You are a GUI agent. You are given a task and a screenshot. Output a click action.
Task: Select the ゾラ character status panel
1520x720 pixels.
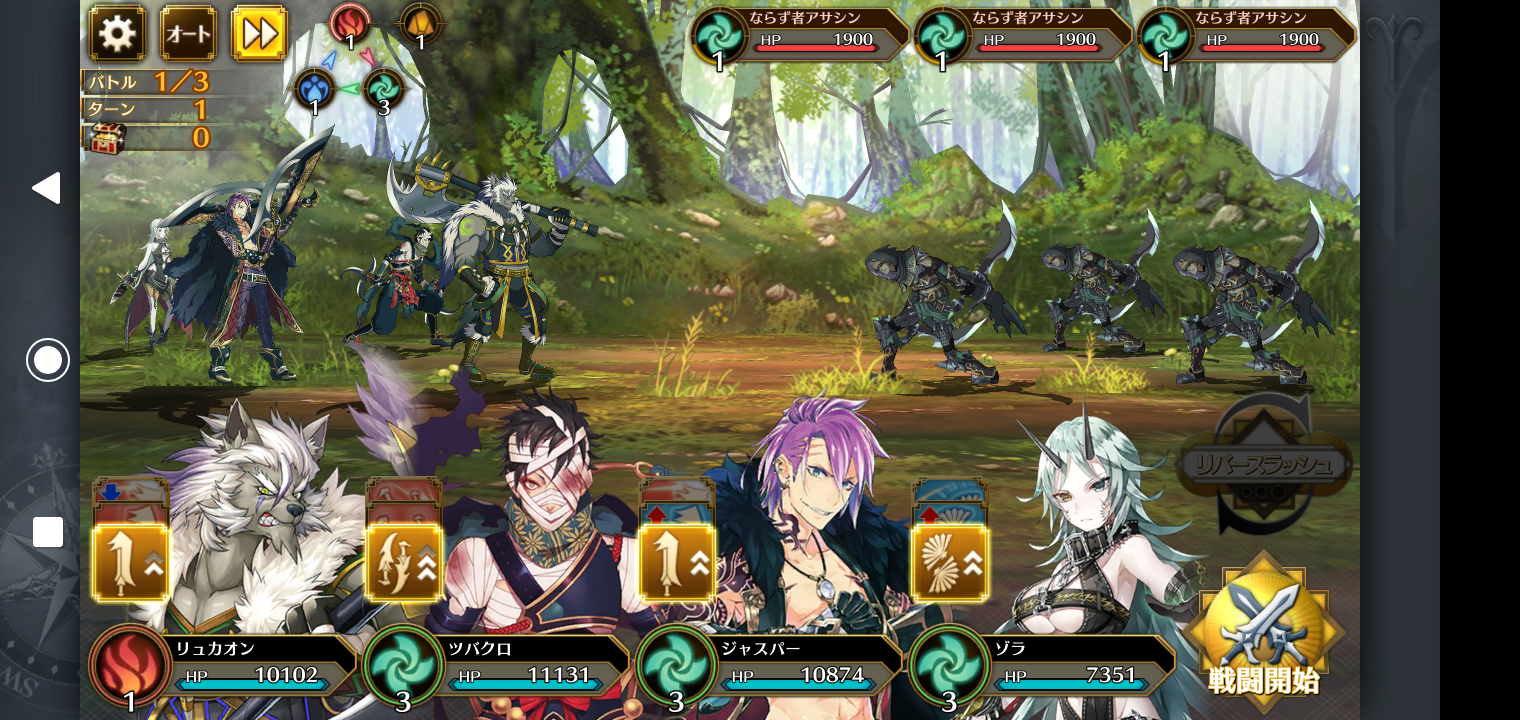[1043, 665]
